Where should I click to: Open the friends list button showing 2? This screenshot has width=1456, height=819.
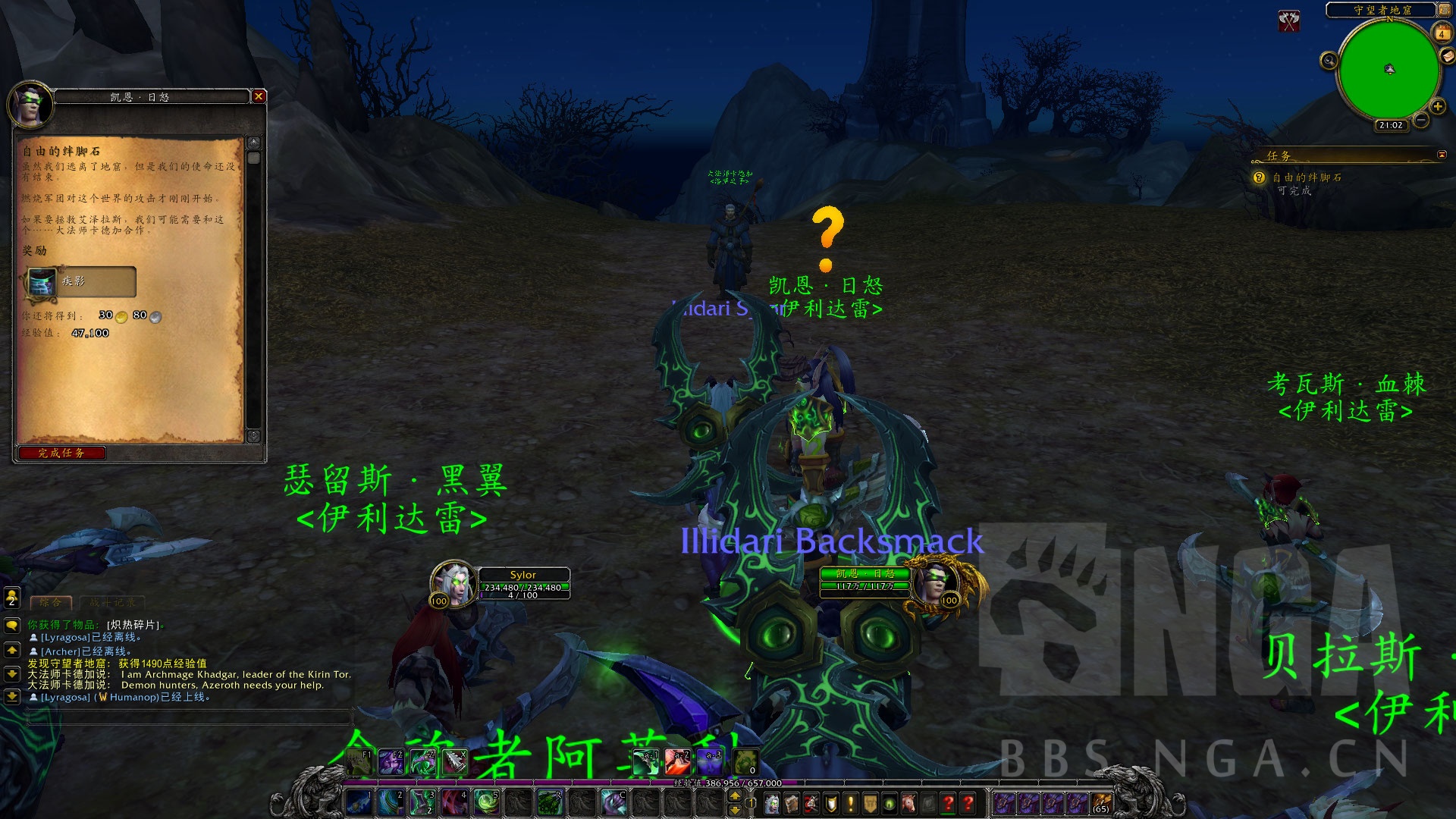(x=12, y=598)
